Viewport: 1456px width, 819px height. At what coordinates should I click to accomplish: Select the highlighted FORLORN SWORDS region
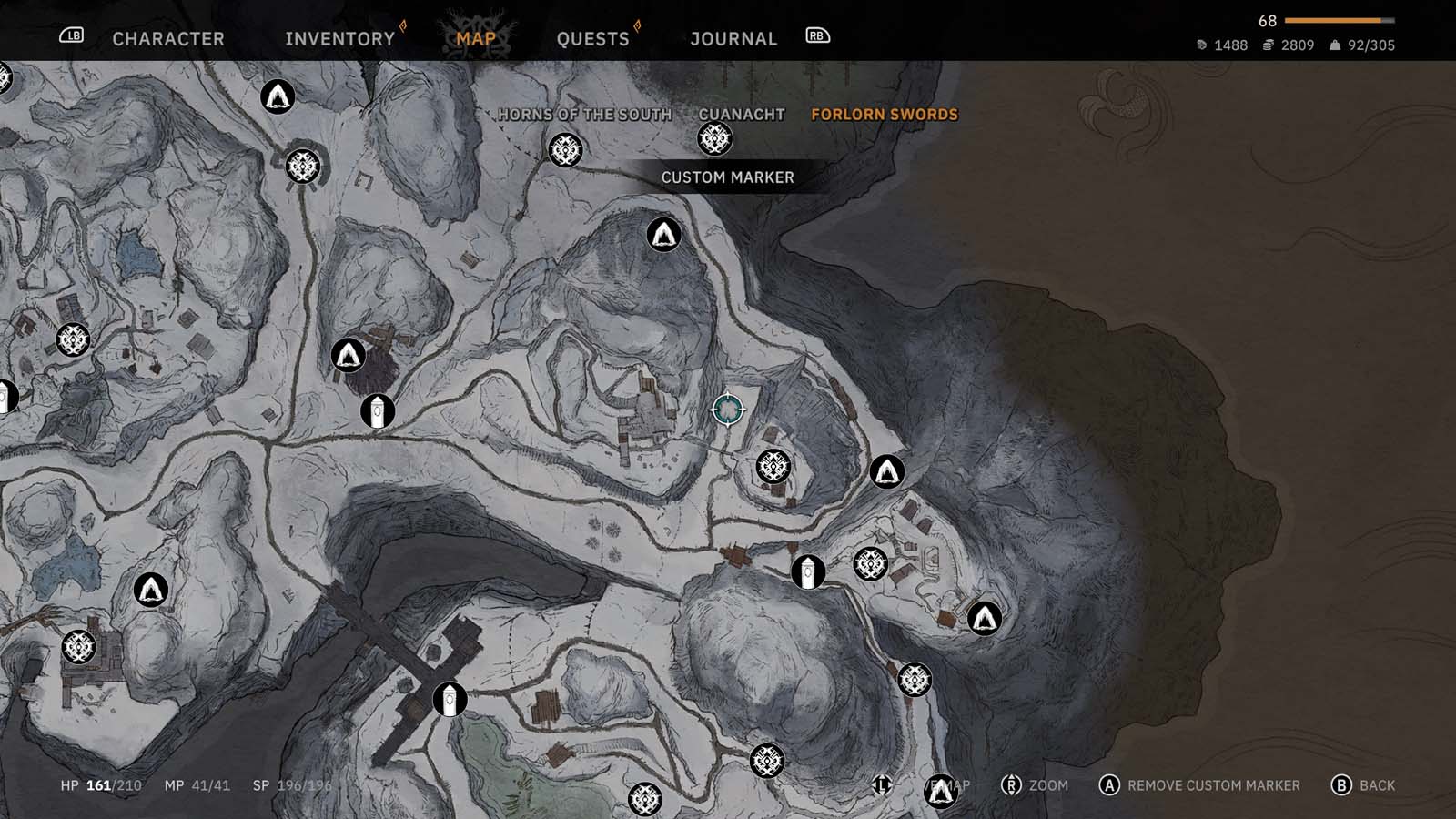pos(885,115)
